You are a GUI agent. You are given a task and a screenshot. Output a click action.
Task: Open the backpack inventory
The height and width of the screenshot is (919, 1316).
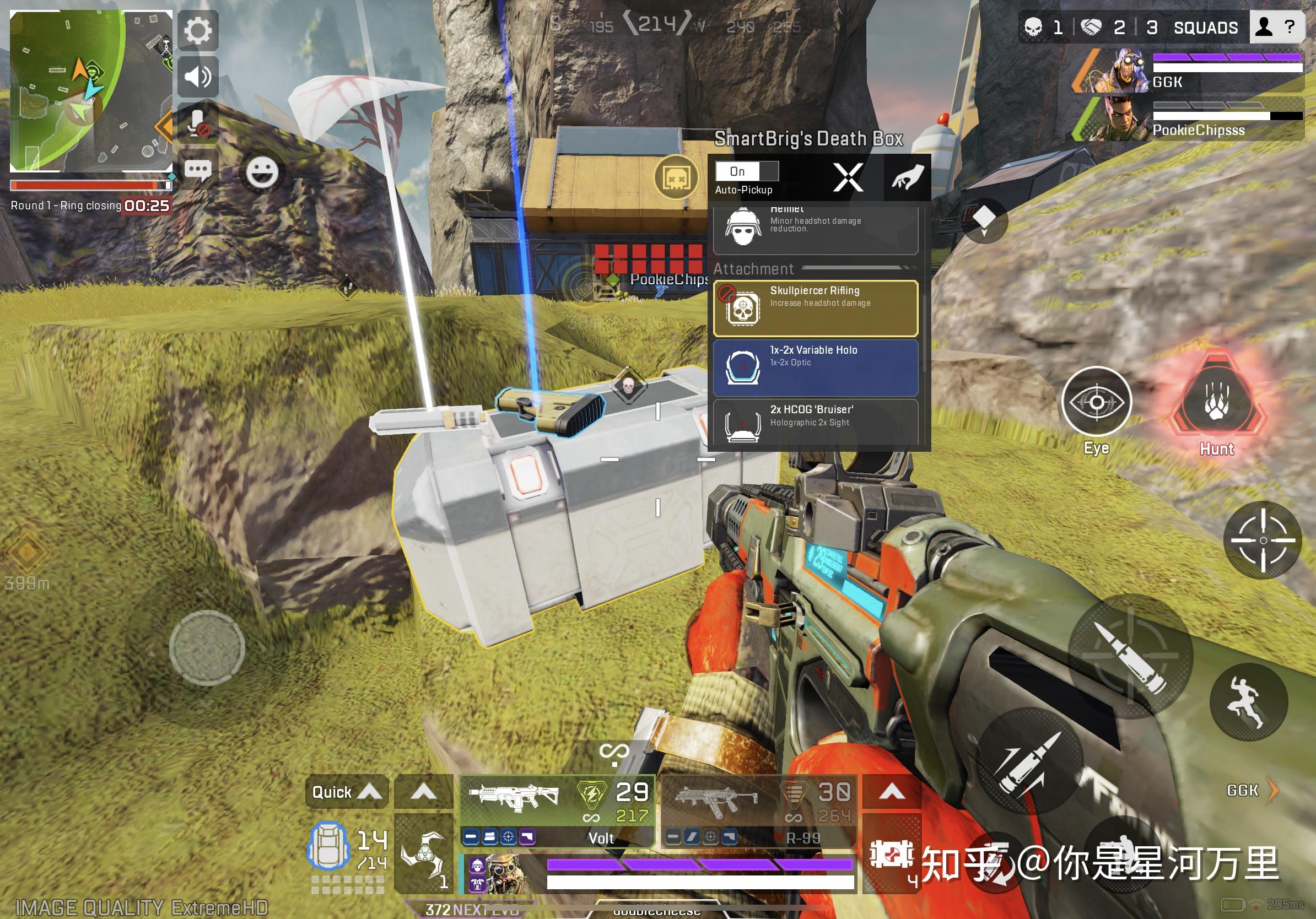point(328,847)
